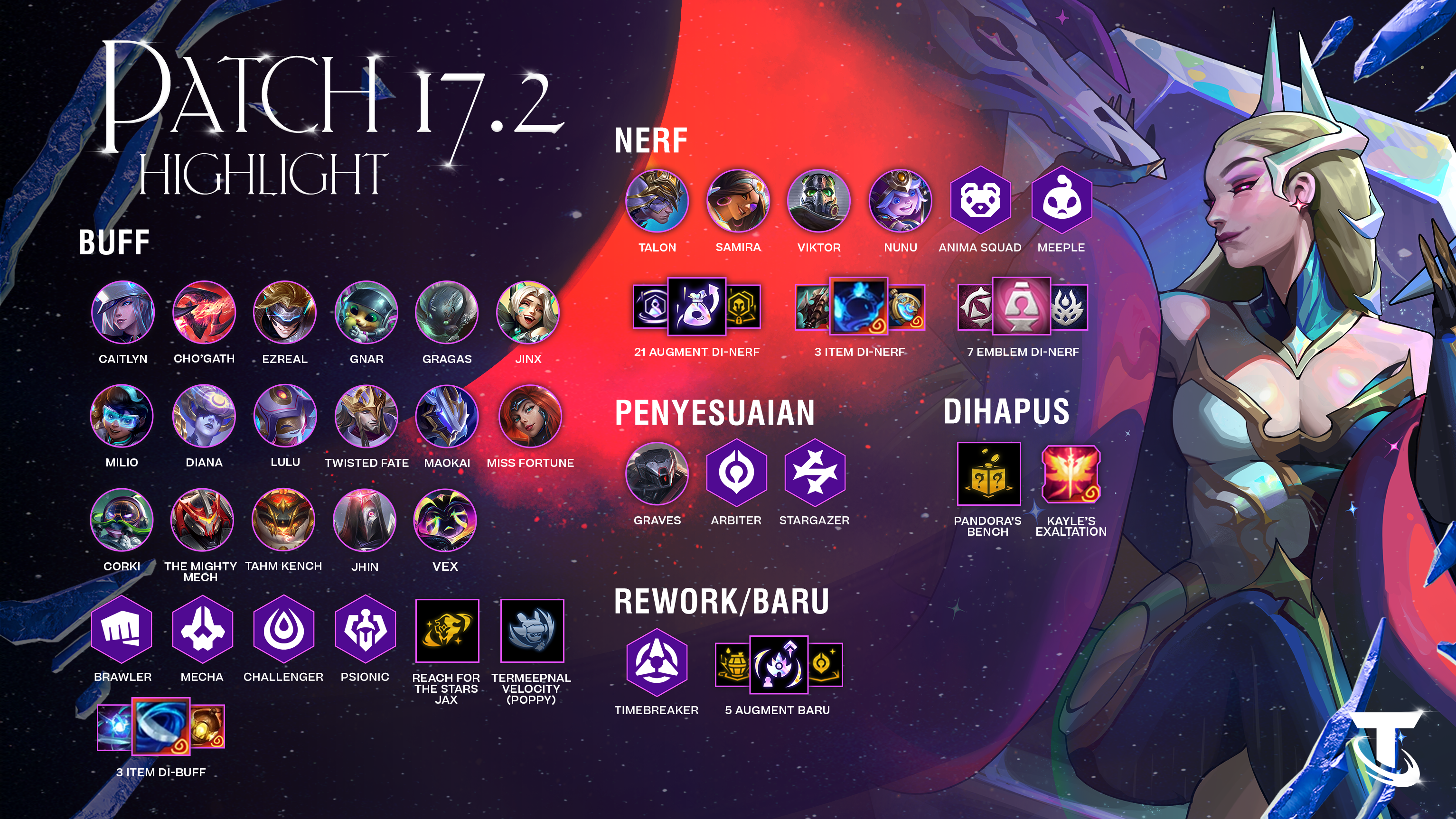
Task: Select the Vex champion icon
Action: [445, 520]
